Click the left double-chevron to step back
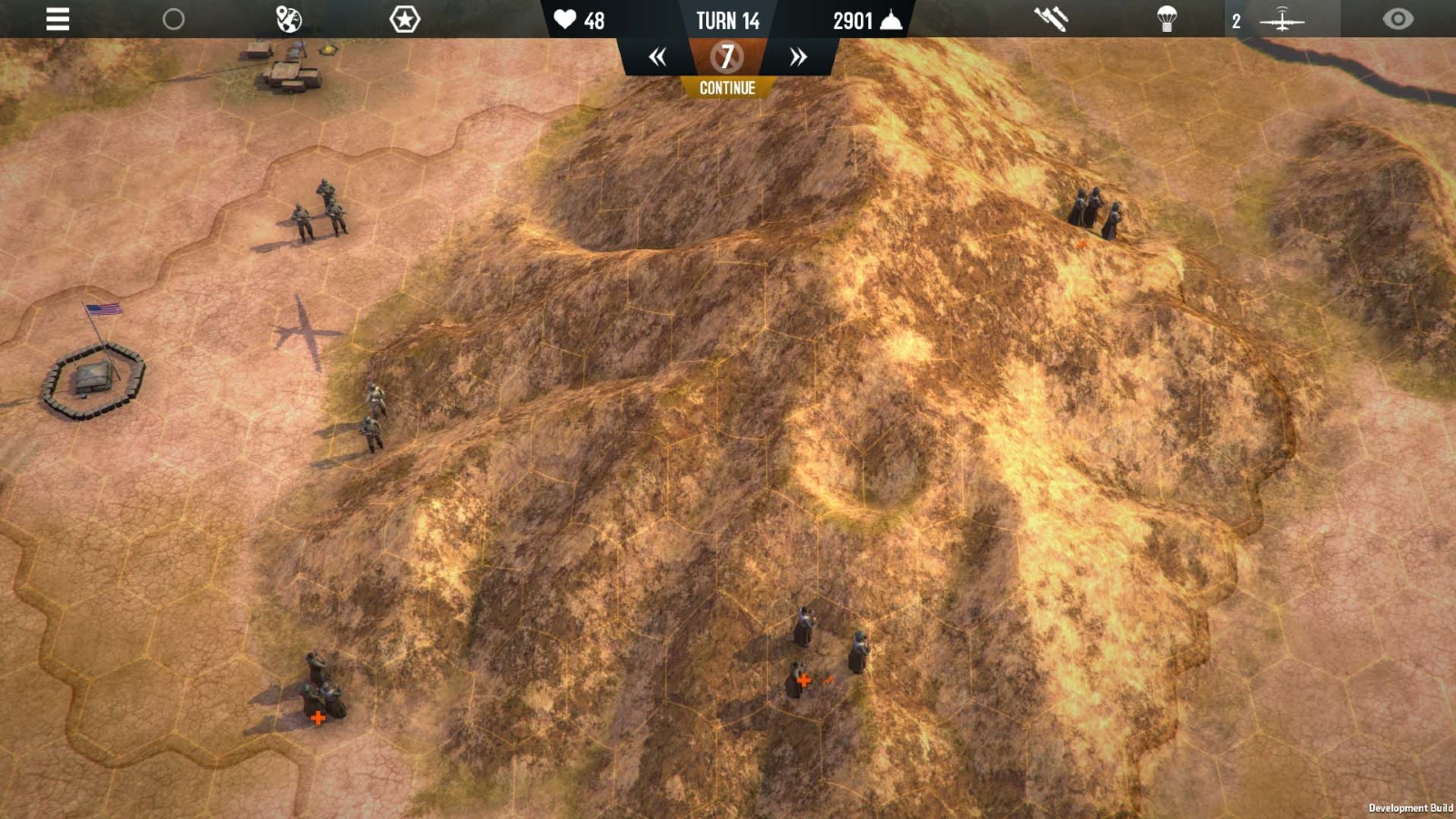The height and width of the screenshot is (819, 1456). 658,56
